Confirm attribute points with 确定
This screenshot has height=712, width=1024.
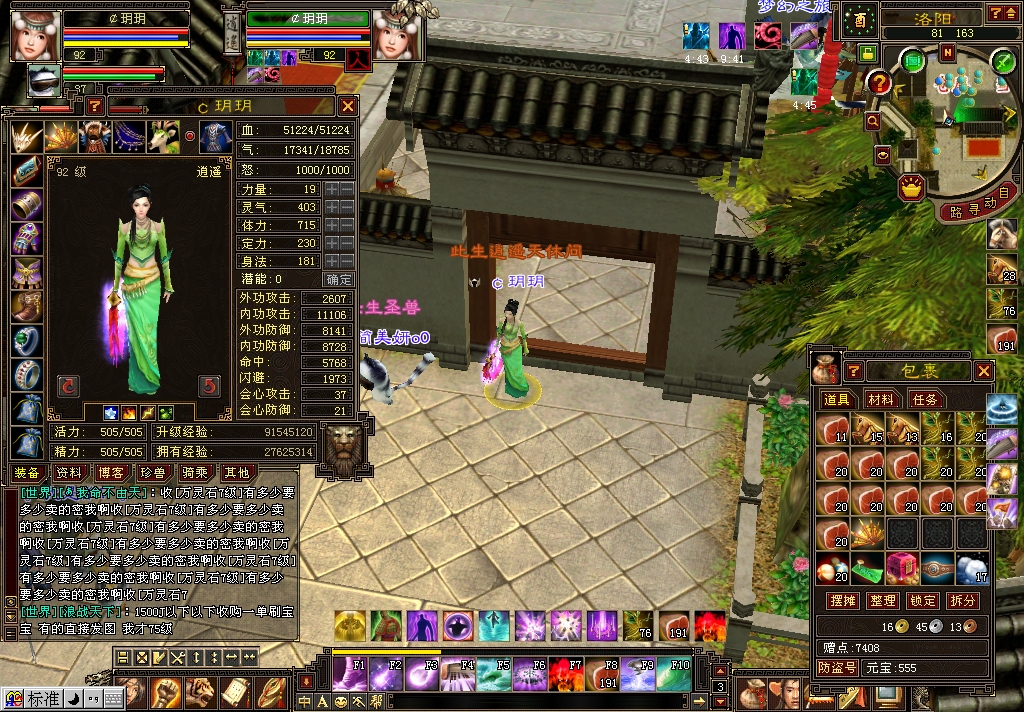pos(339,279)
